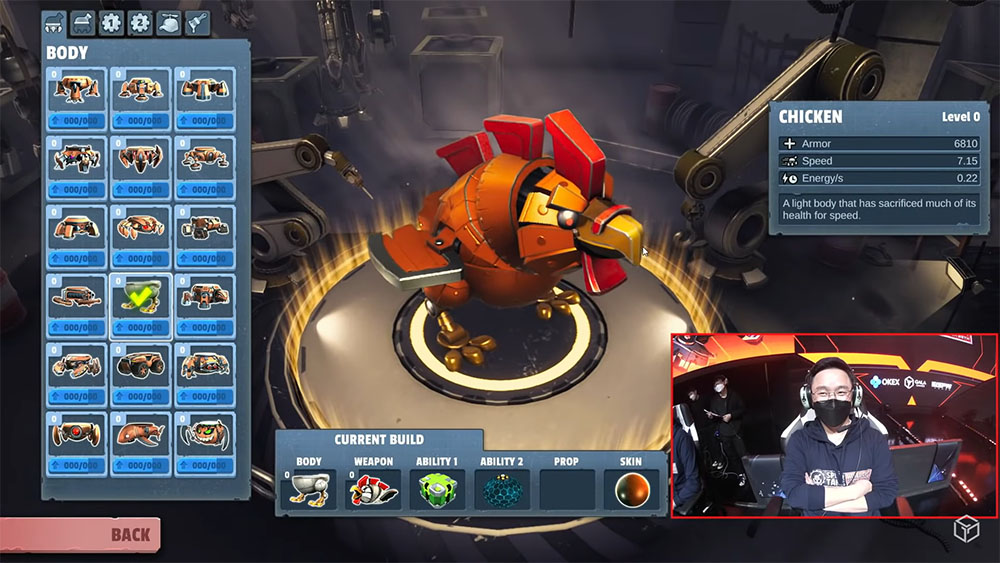
Task: Open the green cube Ability 1 slot
Action: tap(437, 489)
